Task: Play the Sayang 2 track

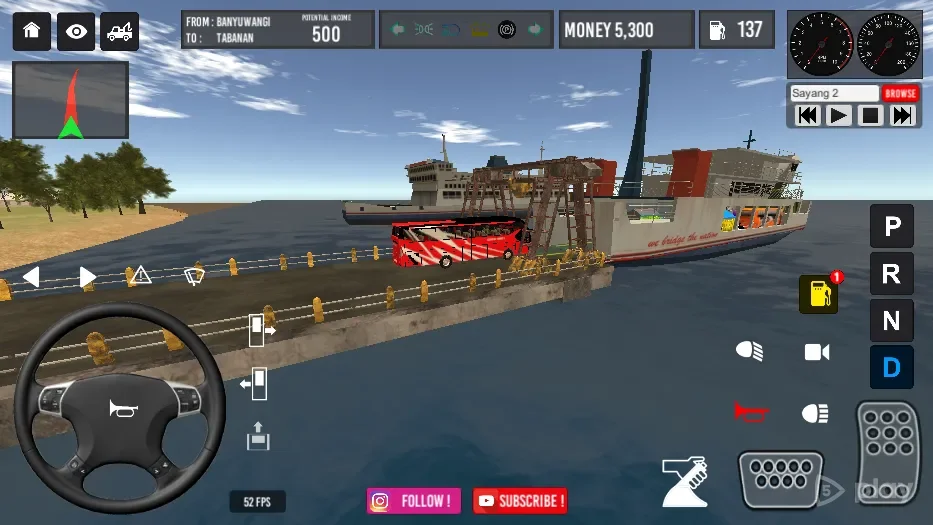Action: (839, 115)
